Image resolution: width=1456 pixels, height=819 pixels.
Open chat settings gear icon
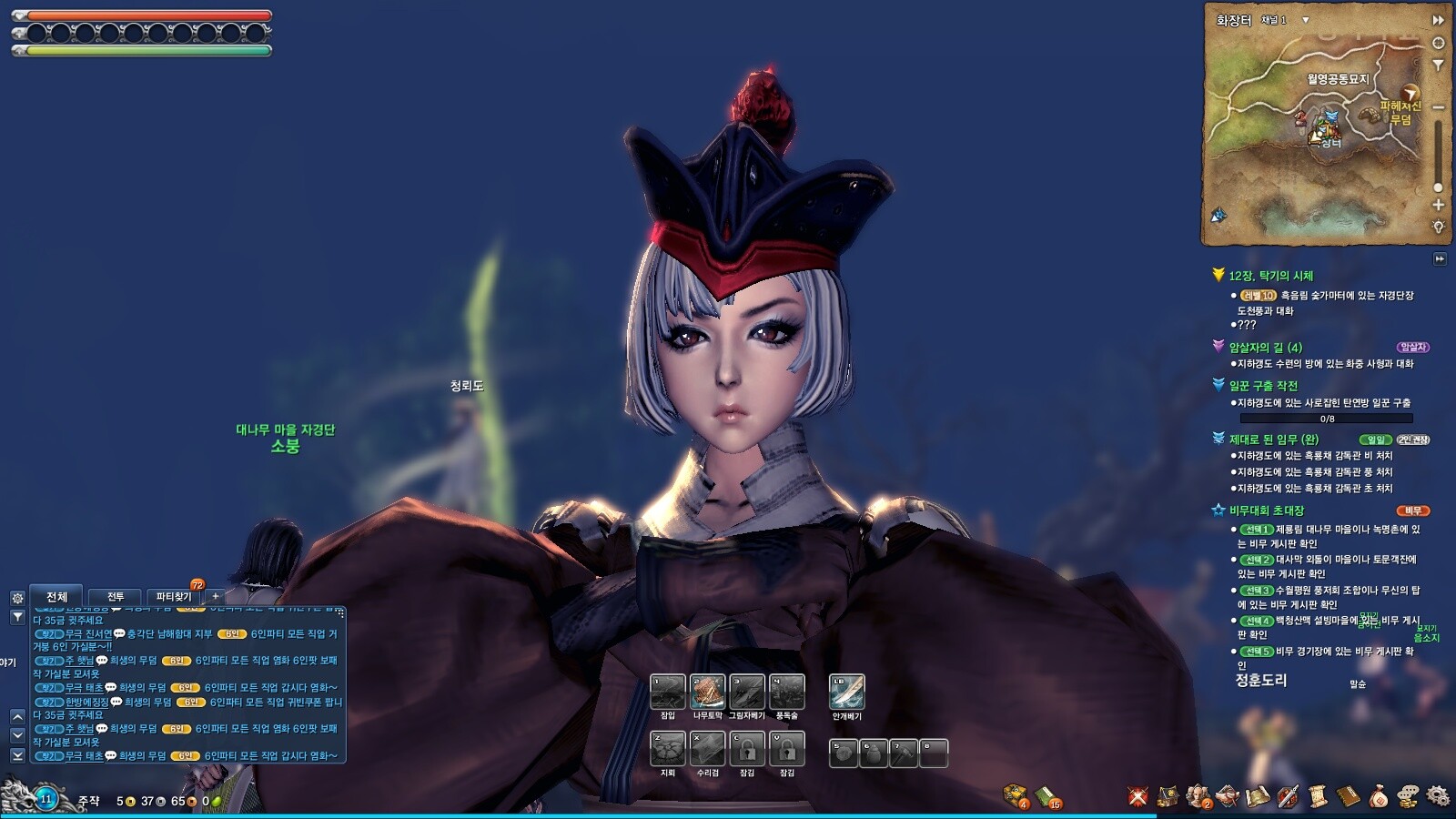coord(17,598)
